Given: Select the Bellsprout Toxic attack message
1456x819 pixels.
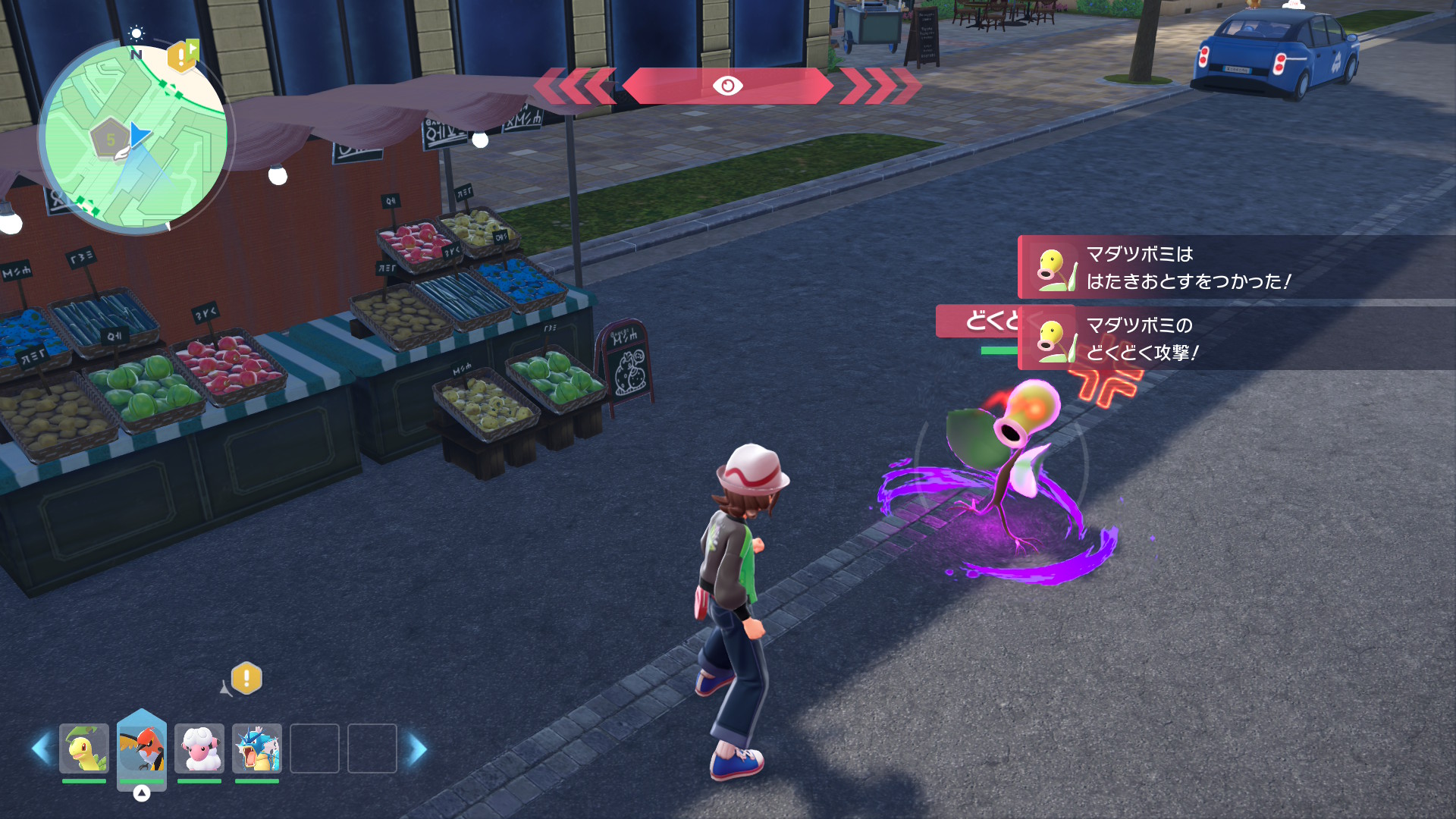Looking at the screenshot, I should pyautogui.click(x=1236, y=339).
